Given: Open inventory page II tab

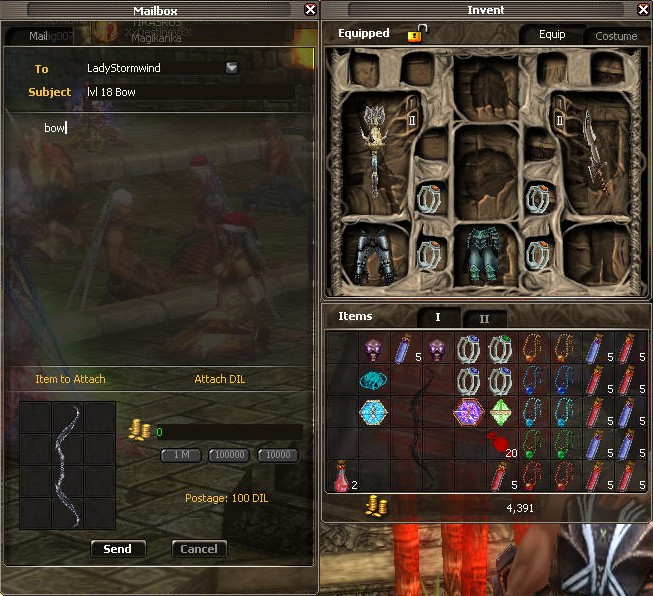Looking at the screenshot, I should pos(484,318).
